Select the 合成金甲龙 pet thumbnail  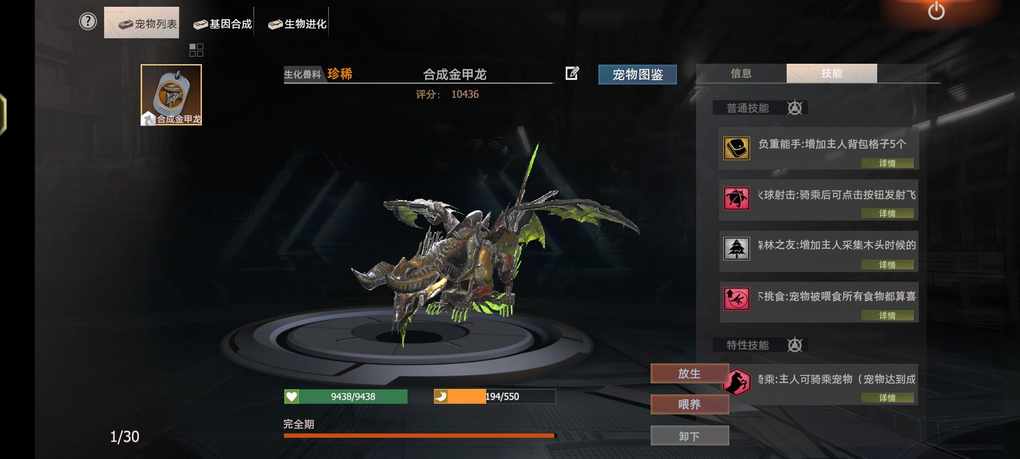(171, 95)
